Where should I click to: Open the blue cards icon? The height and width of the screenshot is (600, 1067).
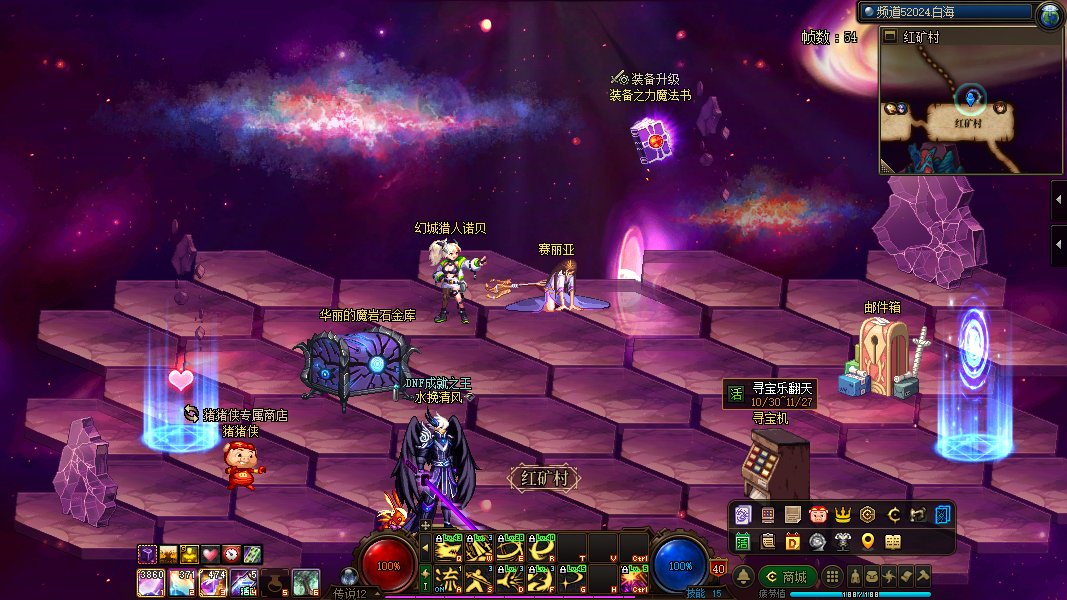click(943, 515)
